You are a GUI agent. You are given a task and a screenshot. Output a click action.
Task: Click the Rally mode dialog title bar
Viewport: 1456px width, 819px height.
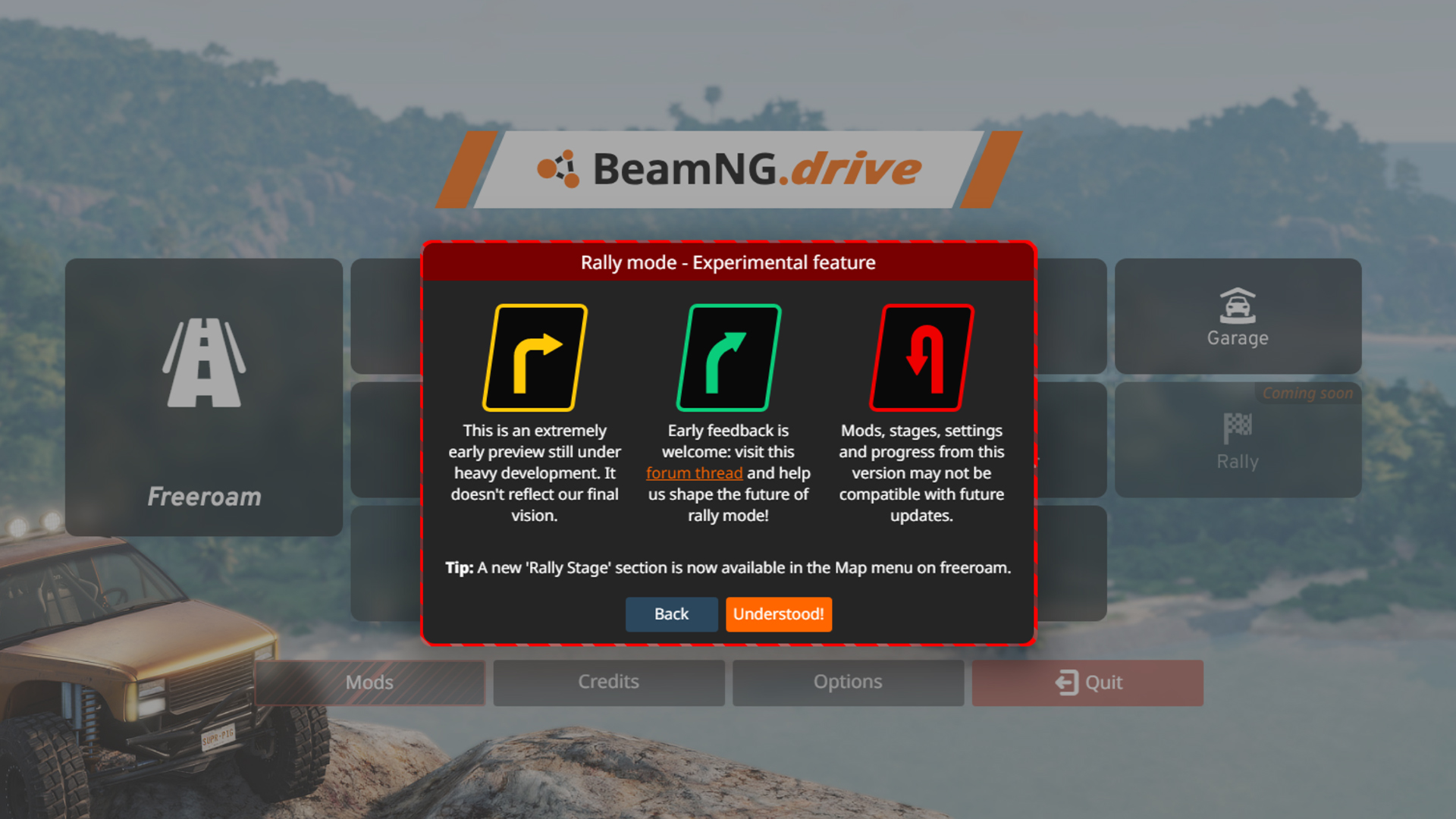pyautogui.click(x=728, y=262)
